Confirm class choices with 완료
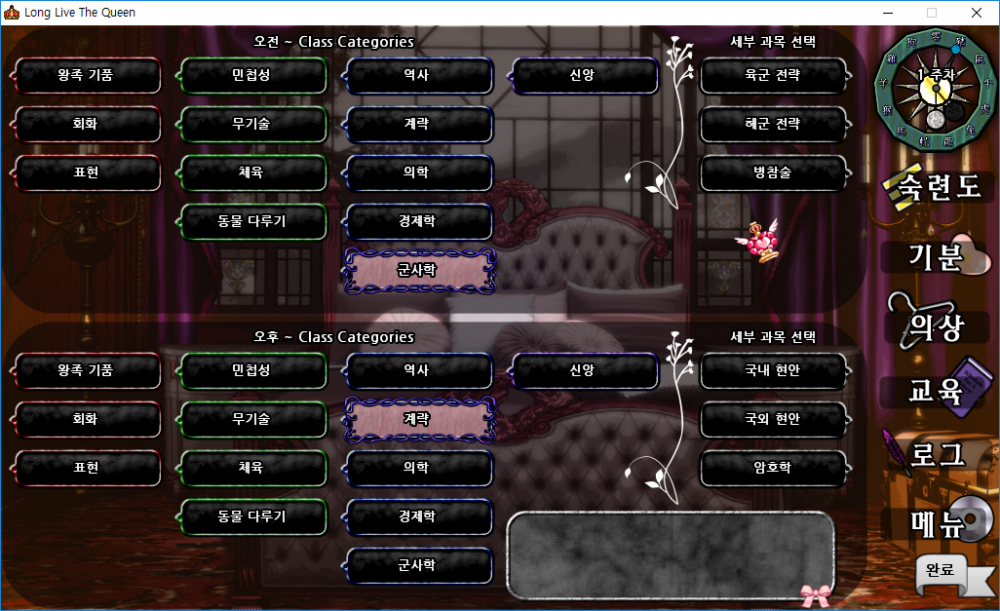The width and height of the screenshot is (1000, 611). [x=940, y=570]
